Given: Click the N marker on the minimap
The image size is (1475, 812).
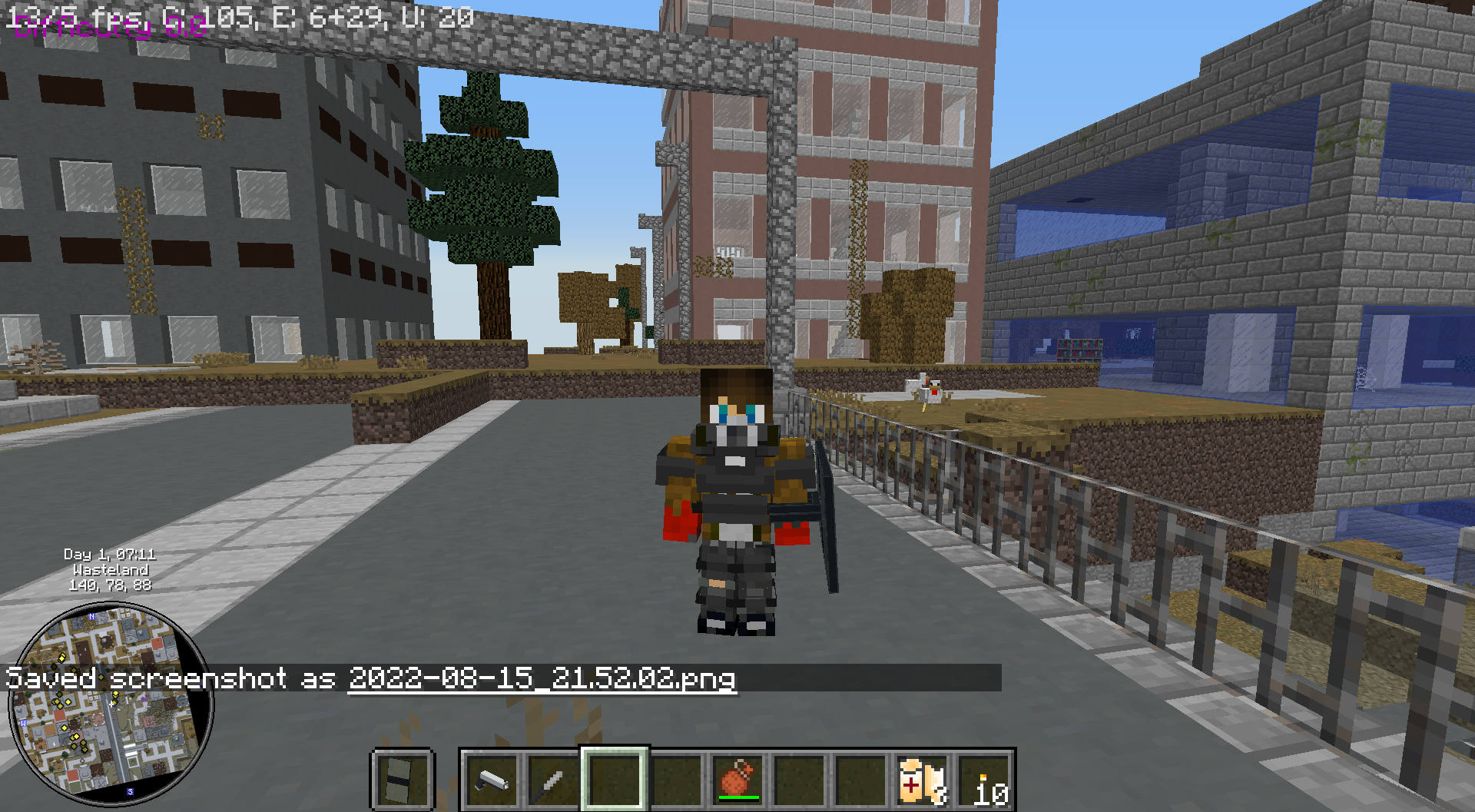Looking at the screenshot, I should 92,617.
